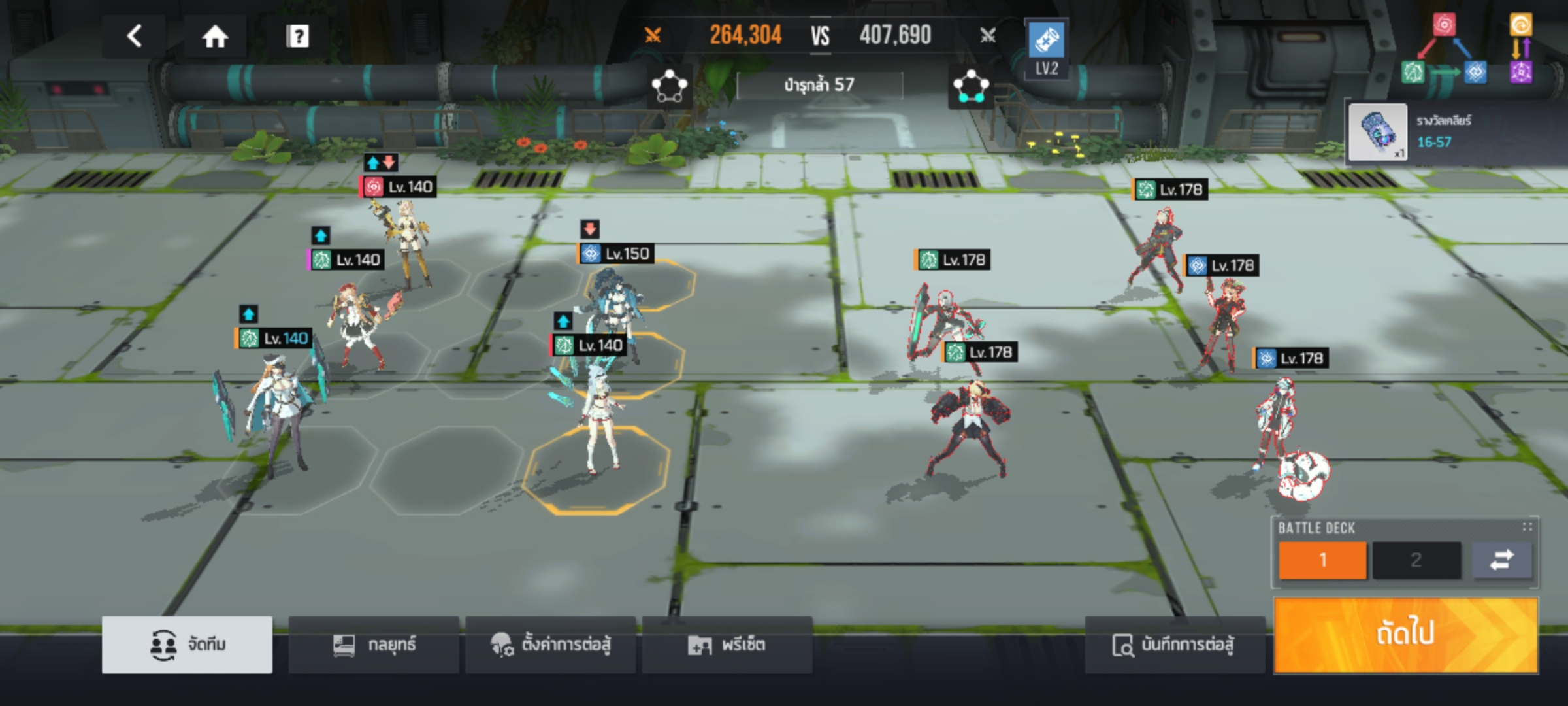The width and height of the screenshot is (1568, 706).
Task: Tap the orange ถัดไป next button
Action: (x=1405, y=634)
